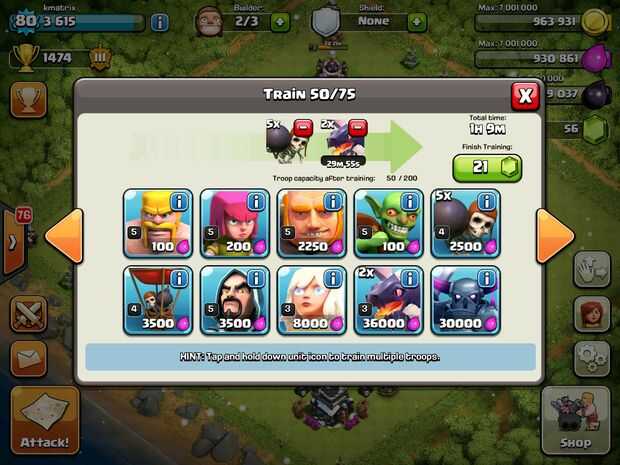Choose the Balloon troop card
Screen dimensions: 620x465
(157, 299)
